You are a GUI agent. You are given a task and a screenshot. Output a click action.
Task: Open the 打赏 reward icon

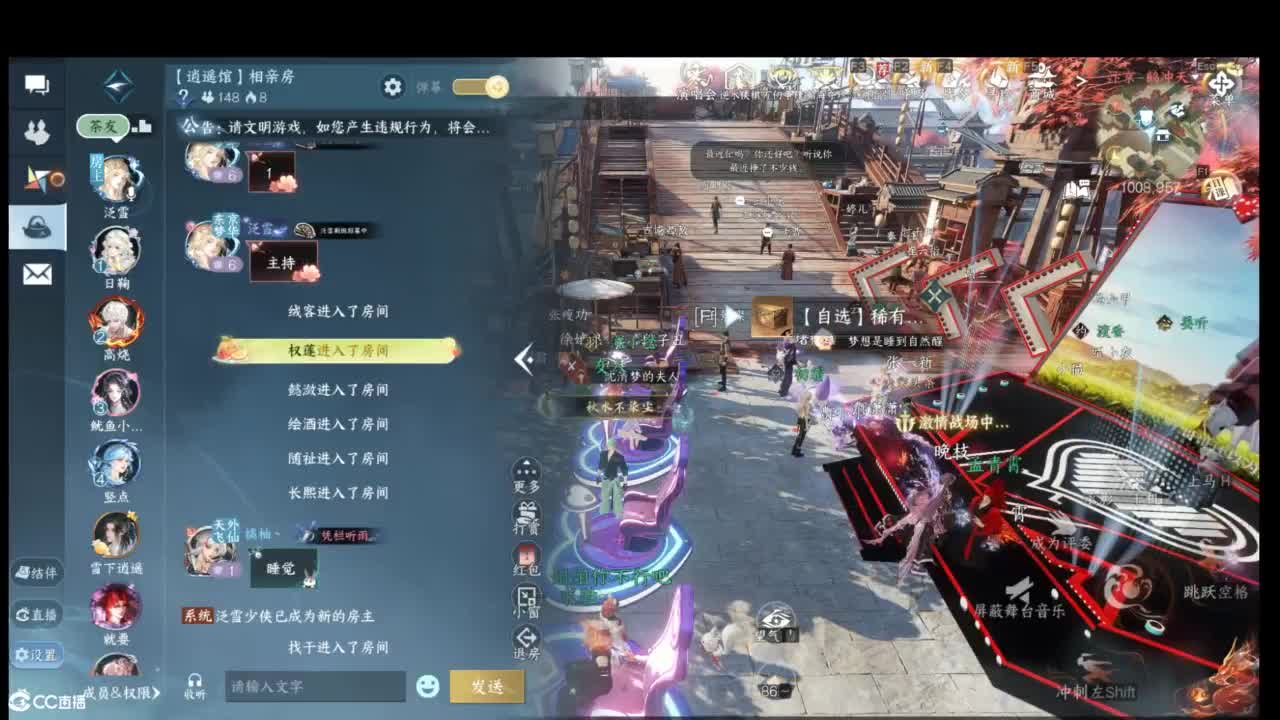(x=529, y=510)
